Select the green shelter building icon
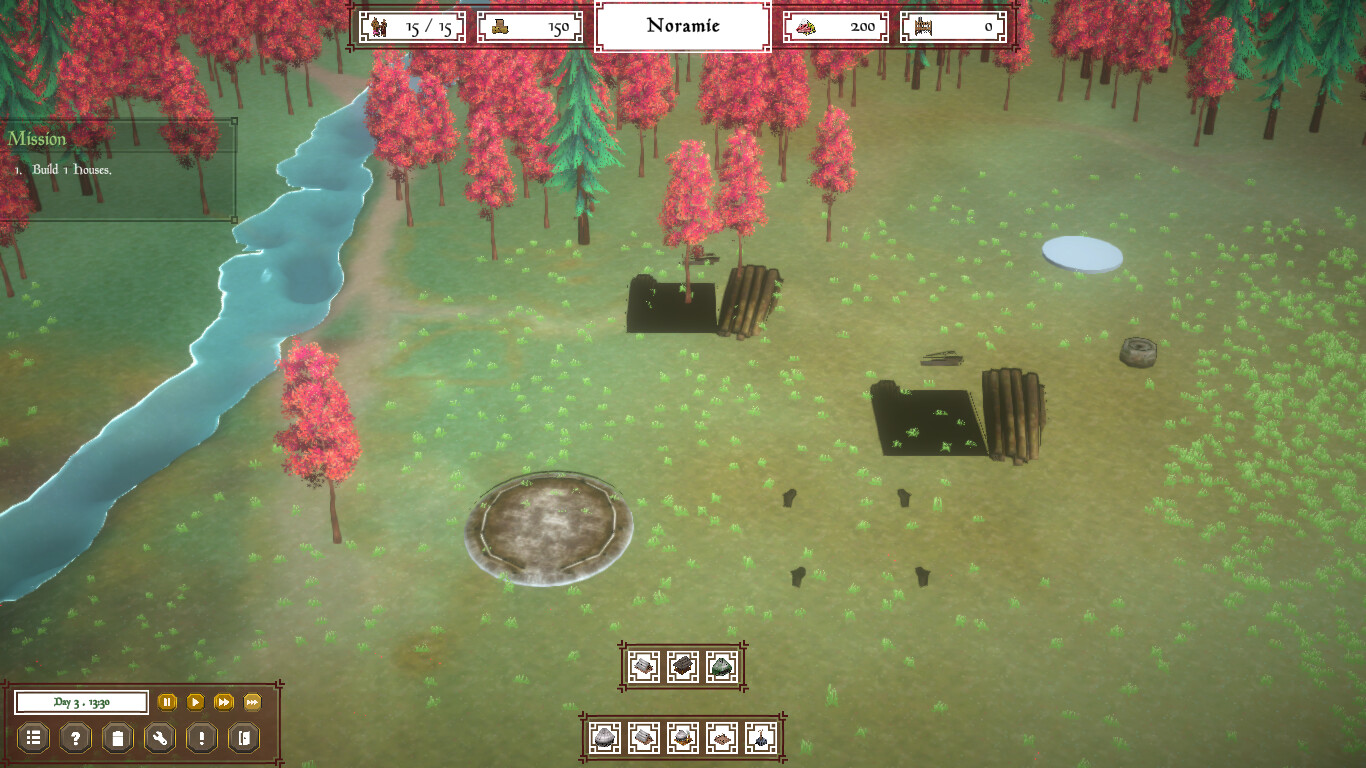The height and width of the screenshot is (768, 1366). (x=721, y=665)
